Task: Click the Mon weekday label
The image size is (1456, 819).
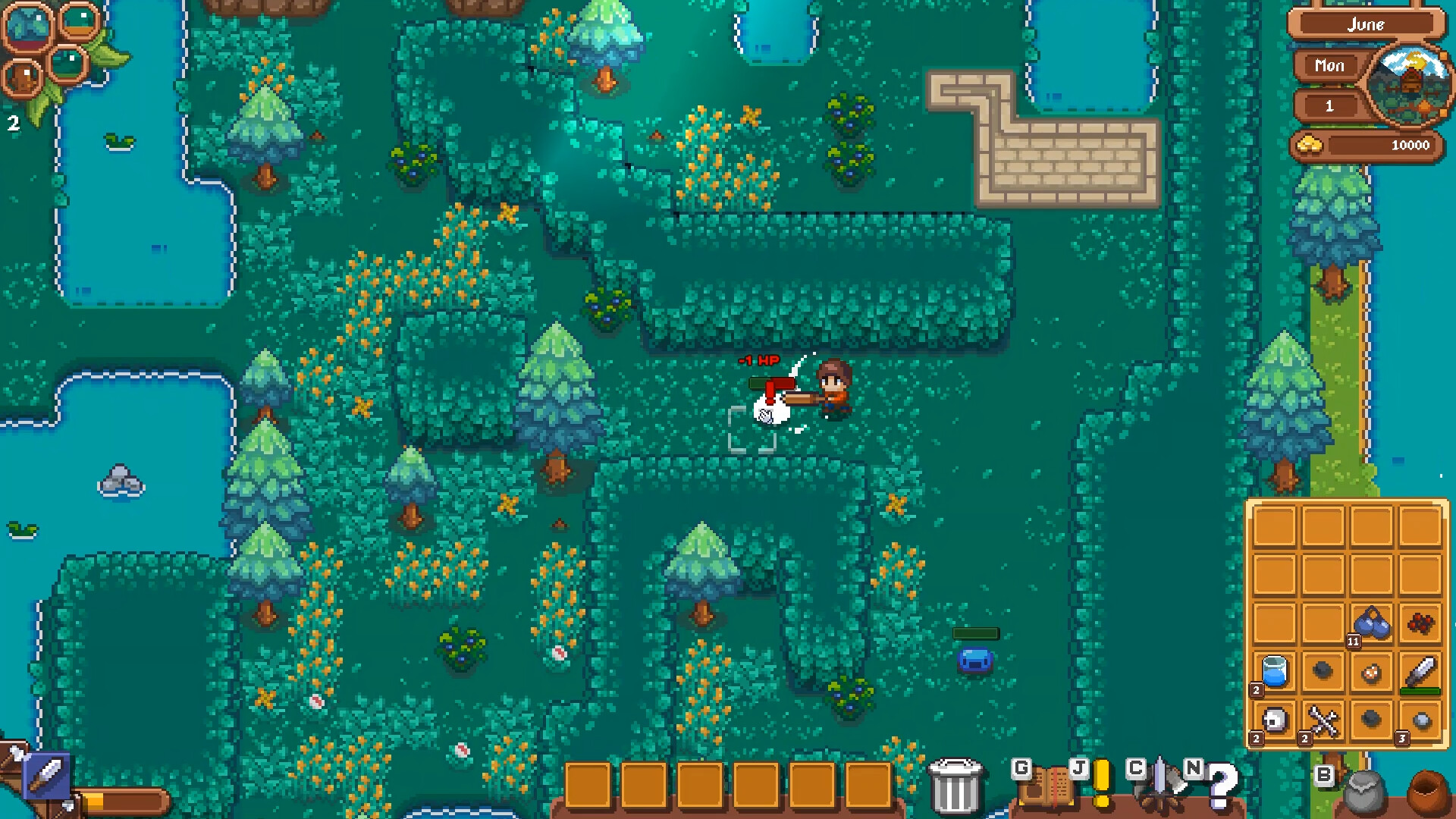Action: (x=1329, y=66)
